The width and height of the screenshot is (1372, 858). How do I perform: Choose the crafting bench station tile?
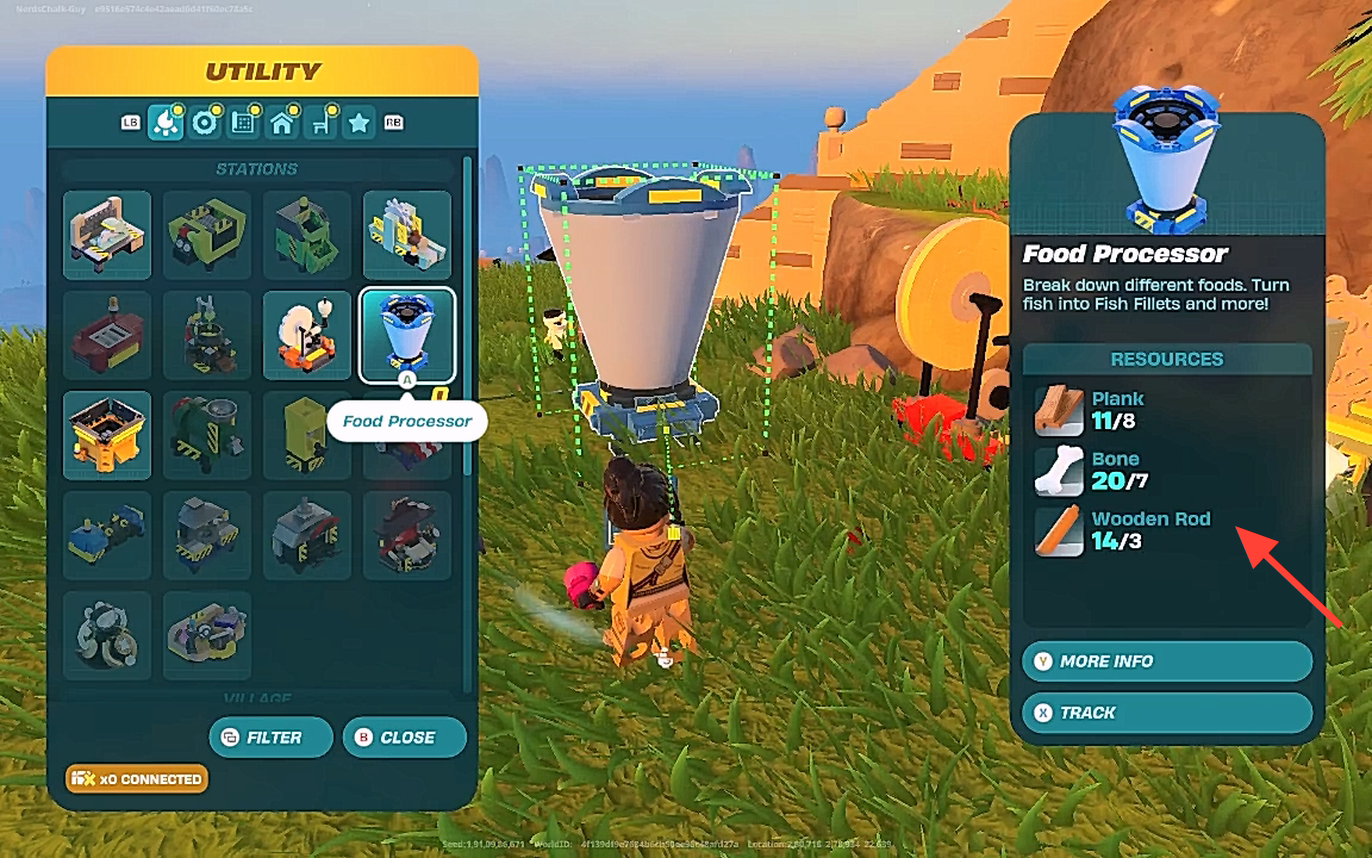pos(107,235)
